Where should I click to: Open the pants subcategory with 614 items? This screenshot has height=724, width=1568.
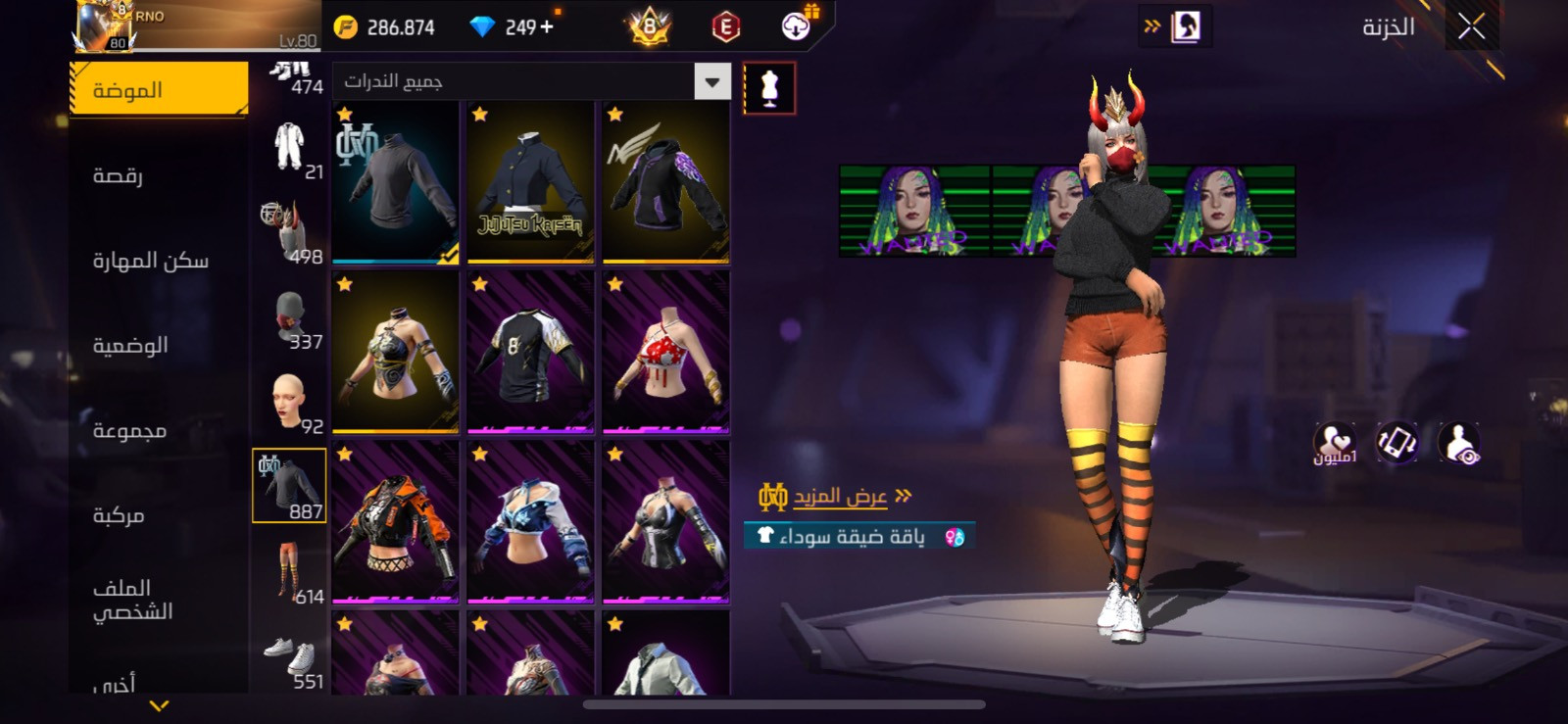coord(290,571)
